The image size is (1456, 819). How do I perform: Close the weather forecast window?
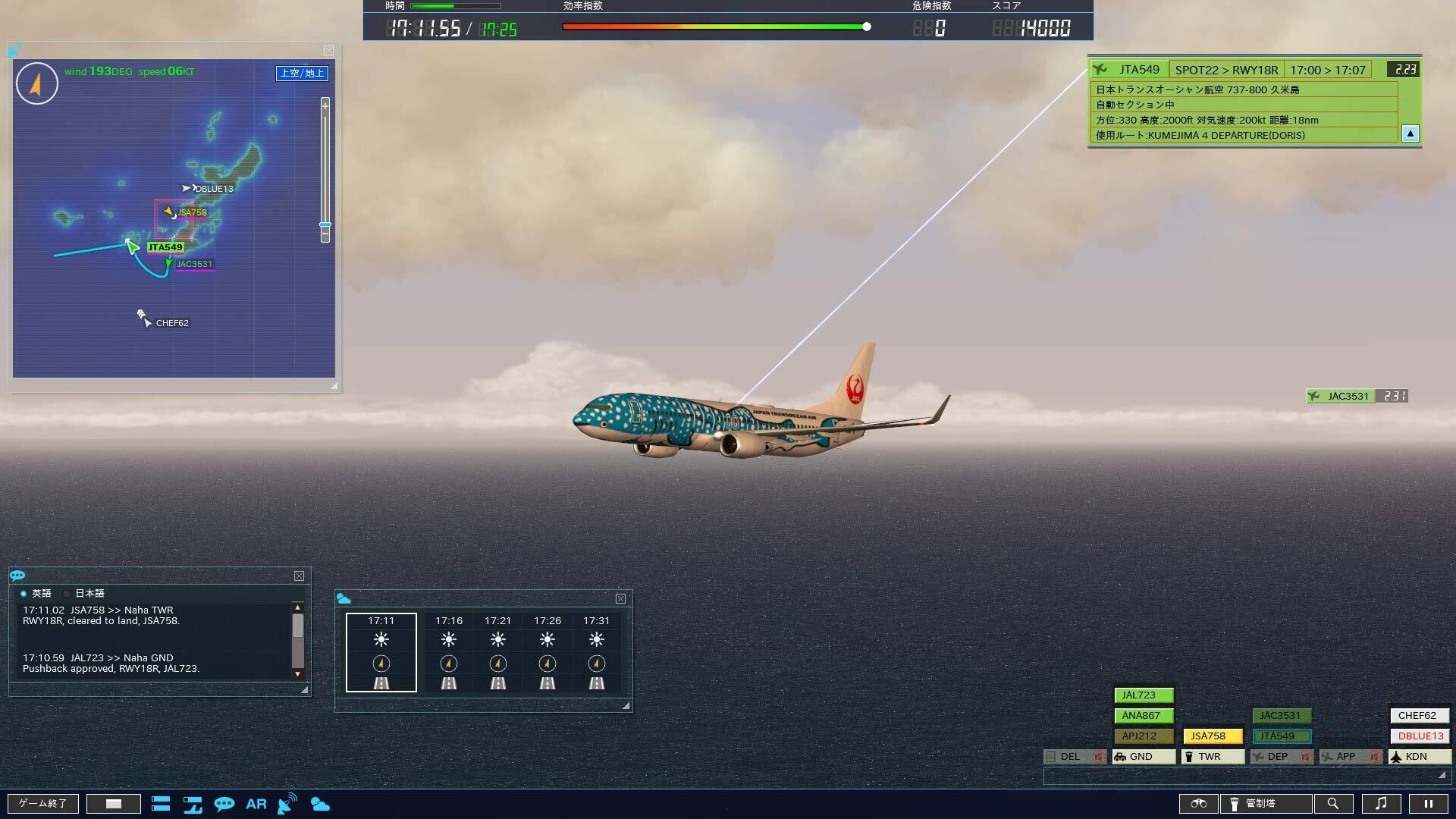(x=620, y=599)
